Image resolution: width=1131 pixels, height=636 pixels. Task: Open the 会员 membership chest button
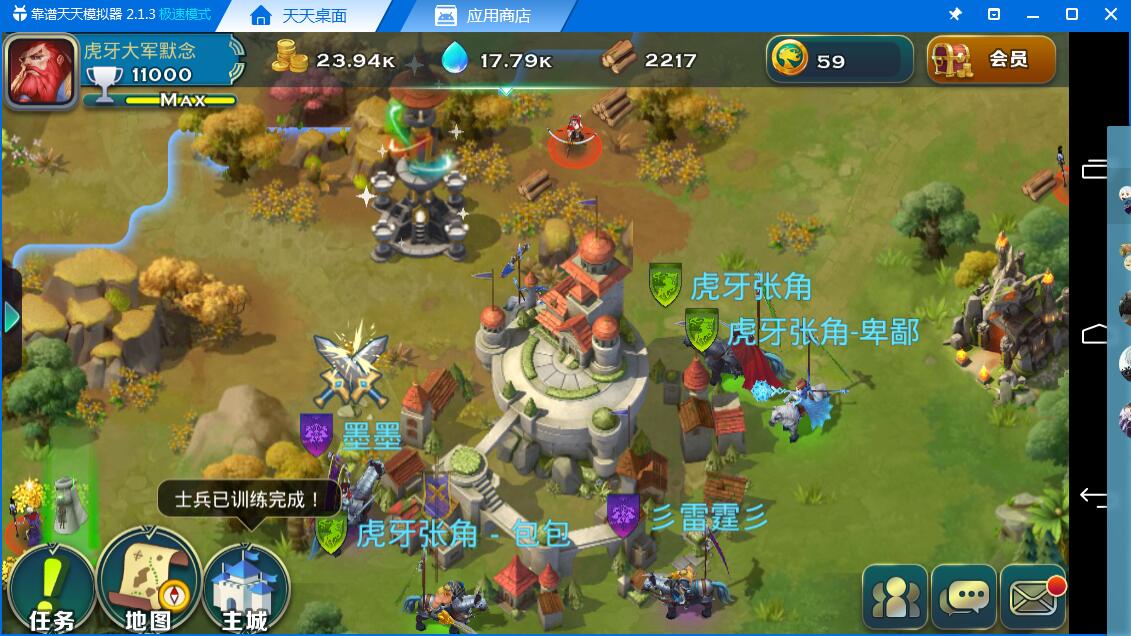991,60
